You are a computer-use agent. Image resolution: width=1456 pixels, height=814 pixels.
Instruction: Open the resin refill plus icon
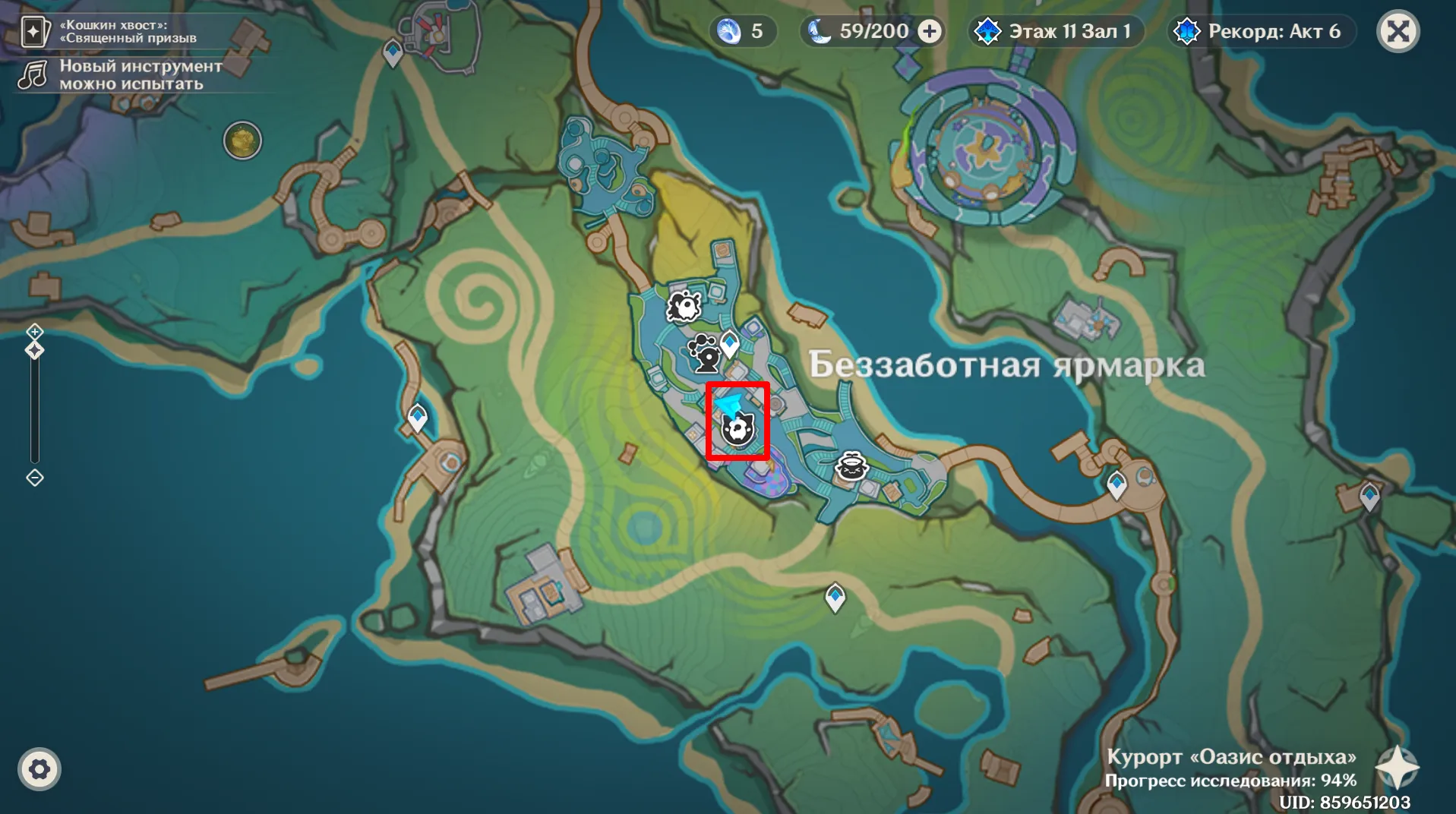(x=930, y=31)
